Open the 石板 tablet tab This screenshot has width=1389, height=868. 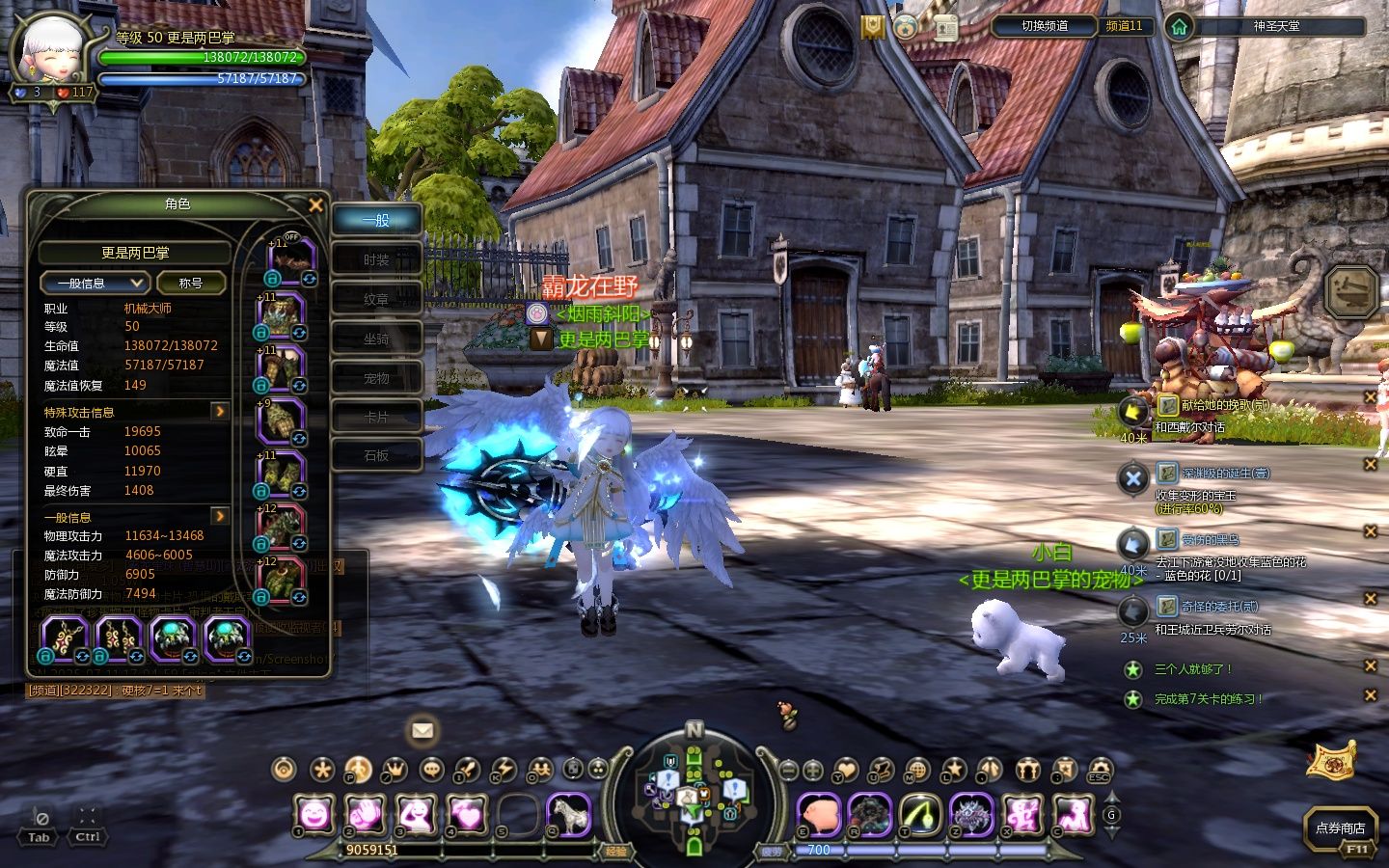click(x=376, y=455)
